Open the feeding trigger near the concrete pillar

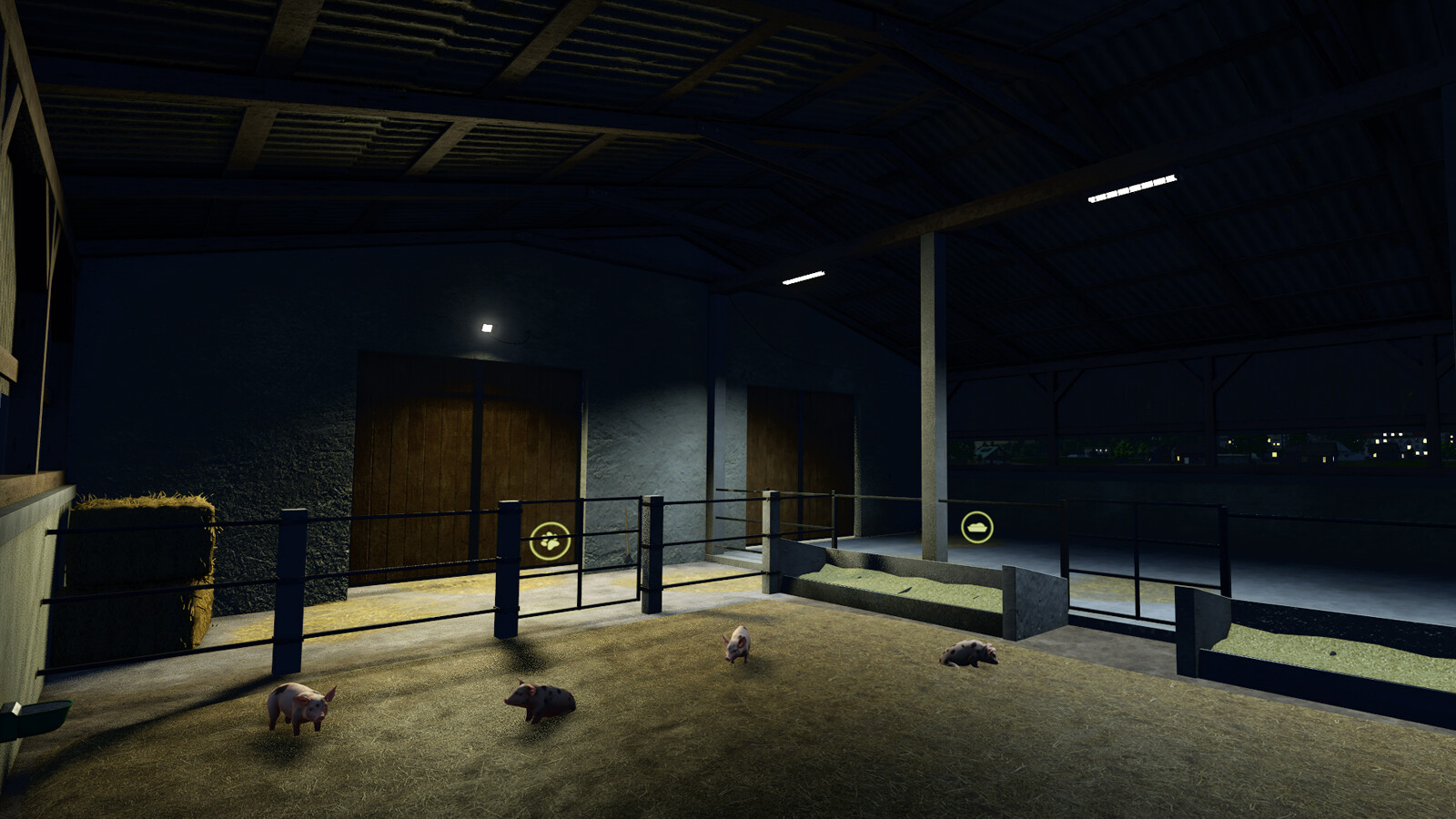pos(976,529)
